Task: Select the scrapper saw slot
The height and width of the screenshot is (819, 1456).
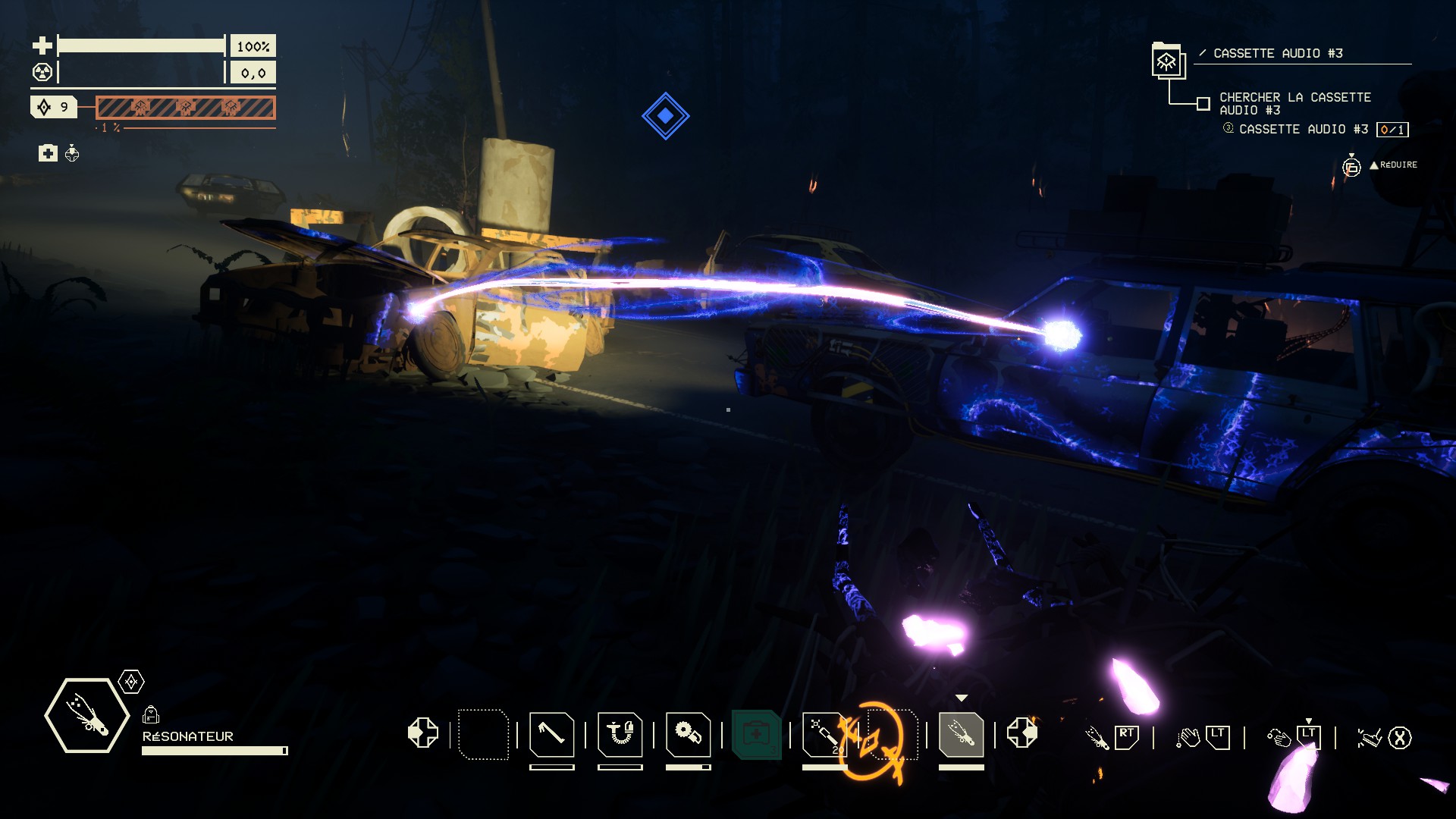Action: 688,734
